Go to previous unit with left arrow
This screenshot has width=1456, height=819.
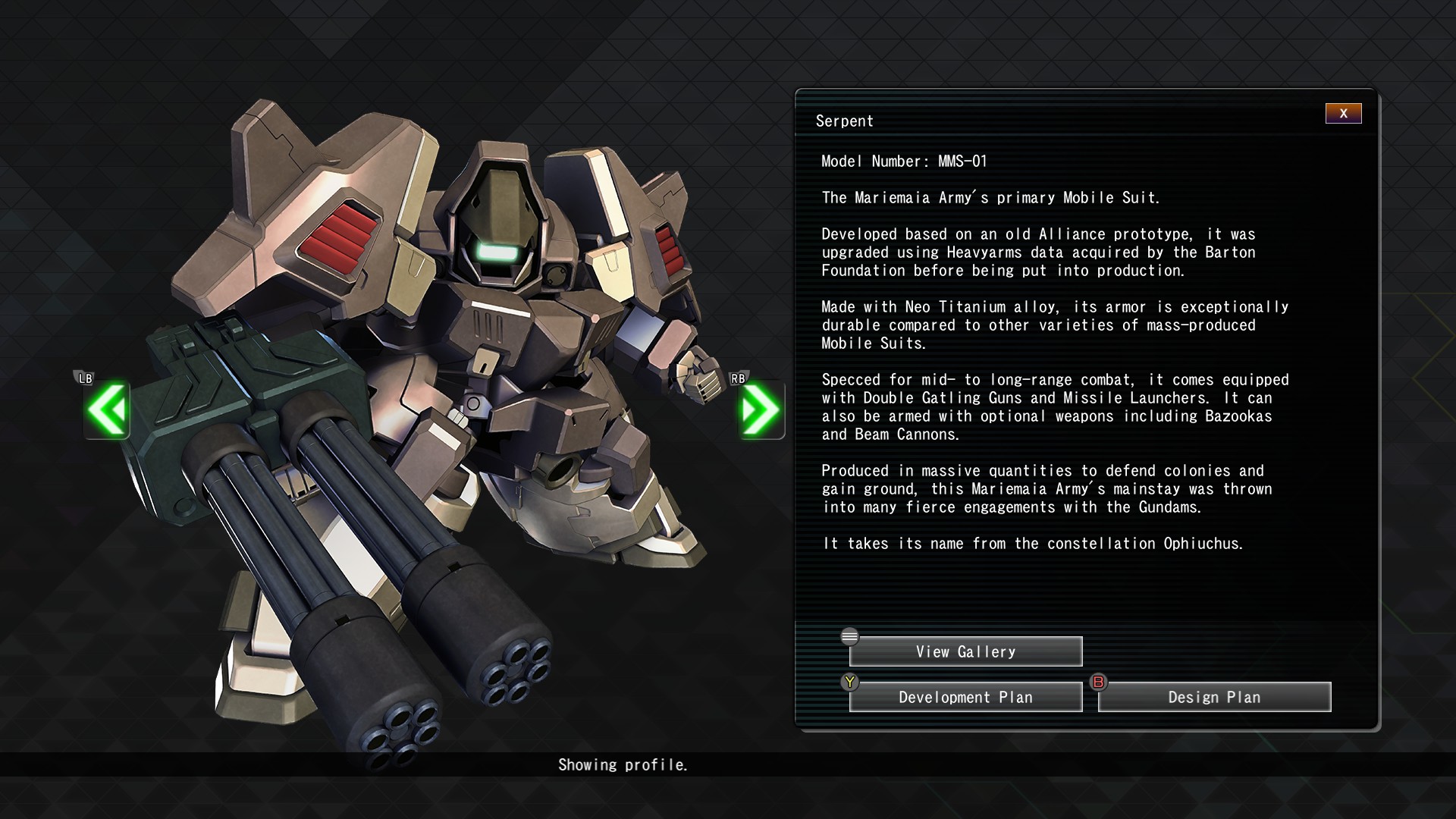pyautogui.click(x=107, y=409)
